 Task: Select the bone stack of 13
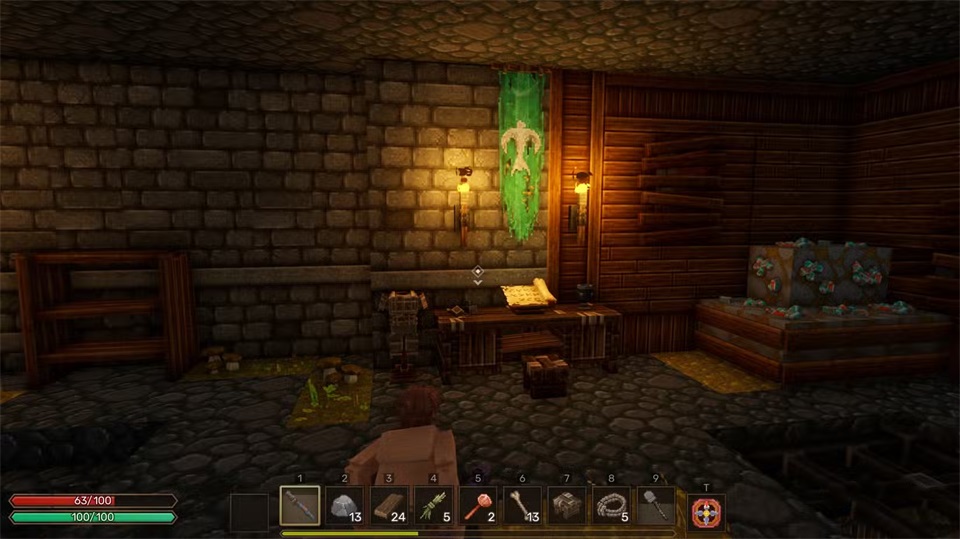[522, 506]
